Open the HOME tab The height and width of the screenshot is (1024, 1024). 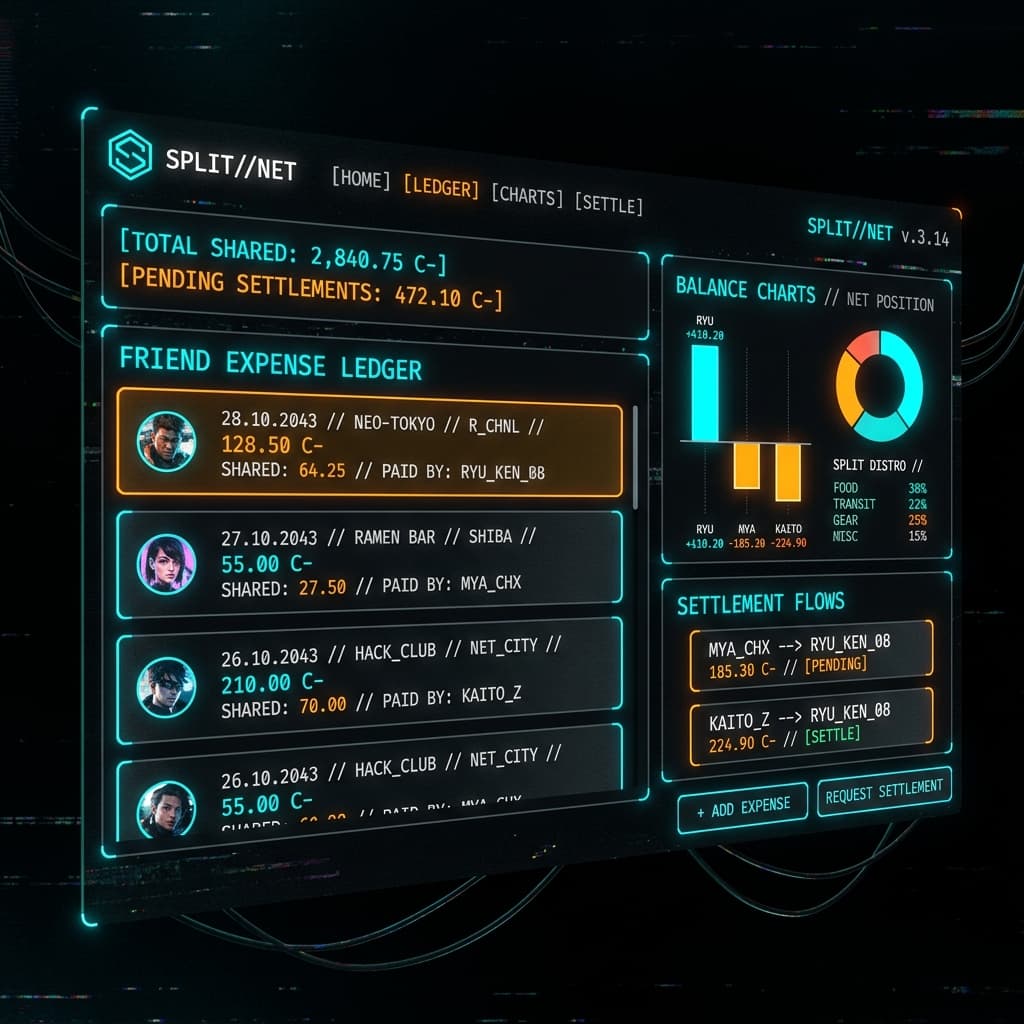pyautogui.click(x=361, y=179)
